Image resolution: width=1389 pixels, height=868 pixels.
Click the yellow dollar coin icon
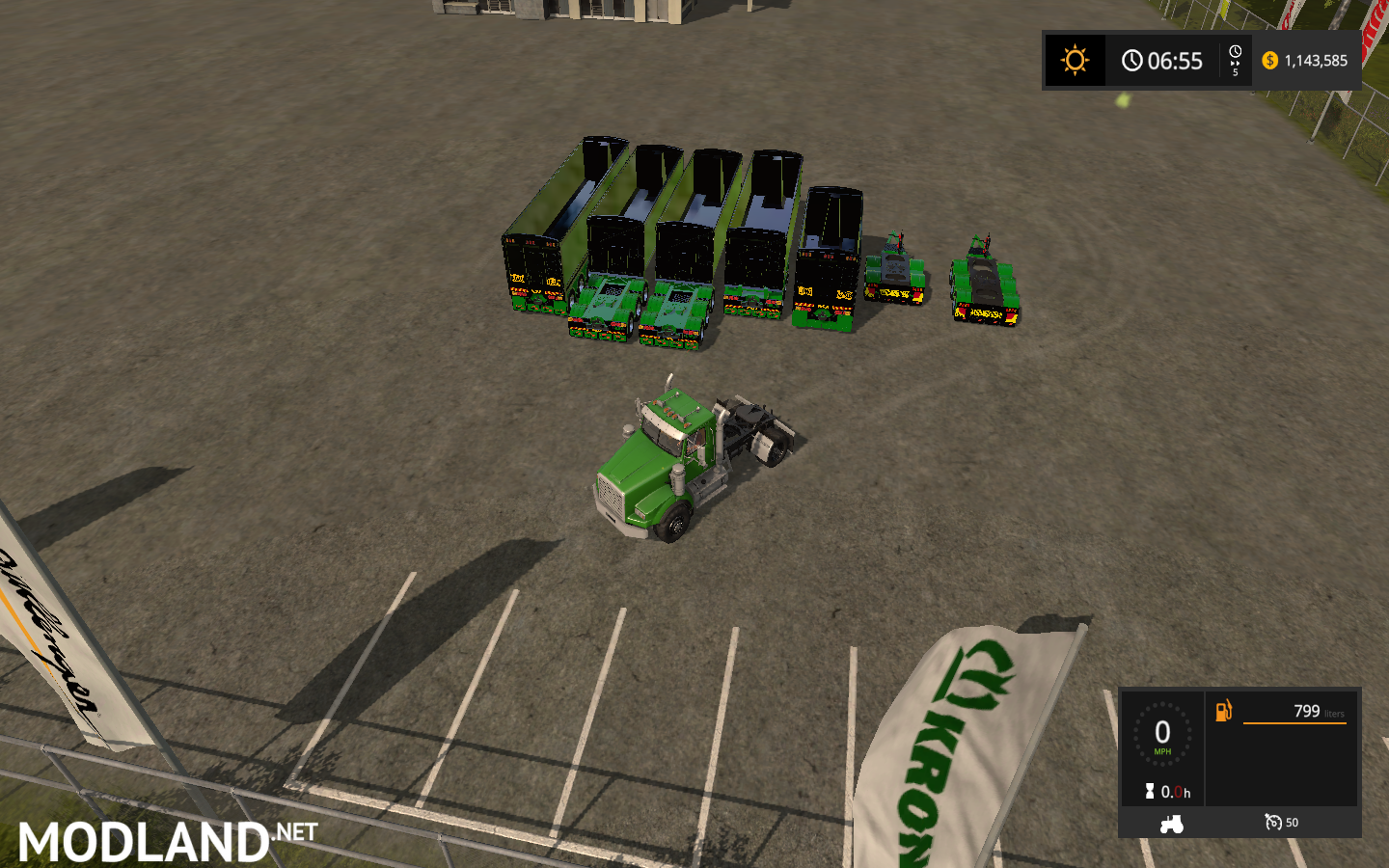click(x=1270, y=60)
